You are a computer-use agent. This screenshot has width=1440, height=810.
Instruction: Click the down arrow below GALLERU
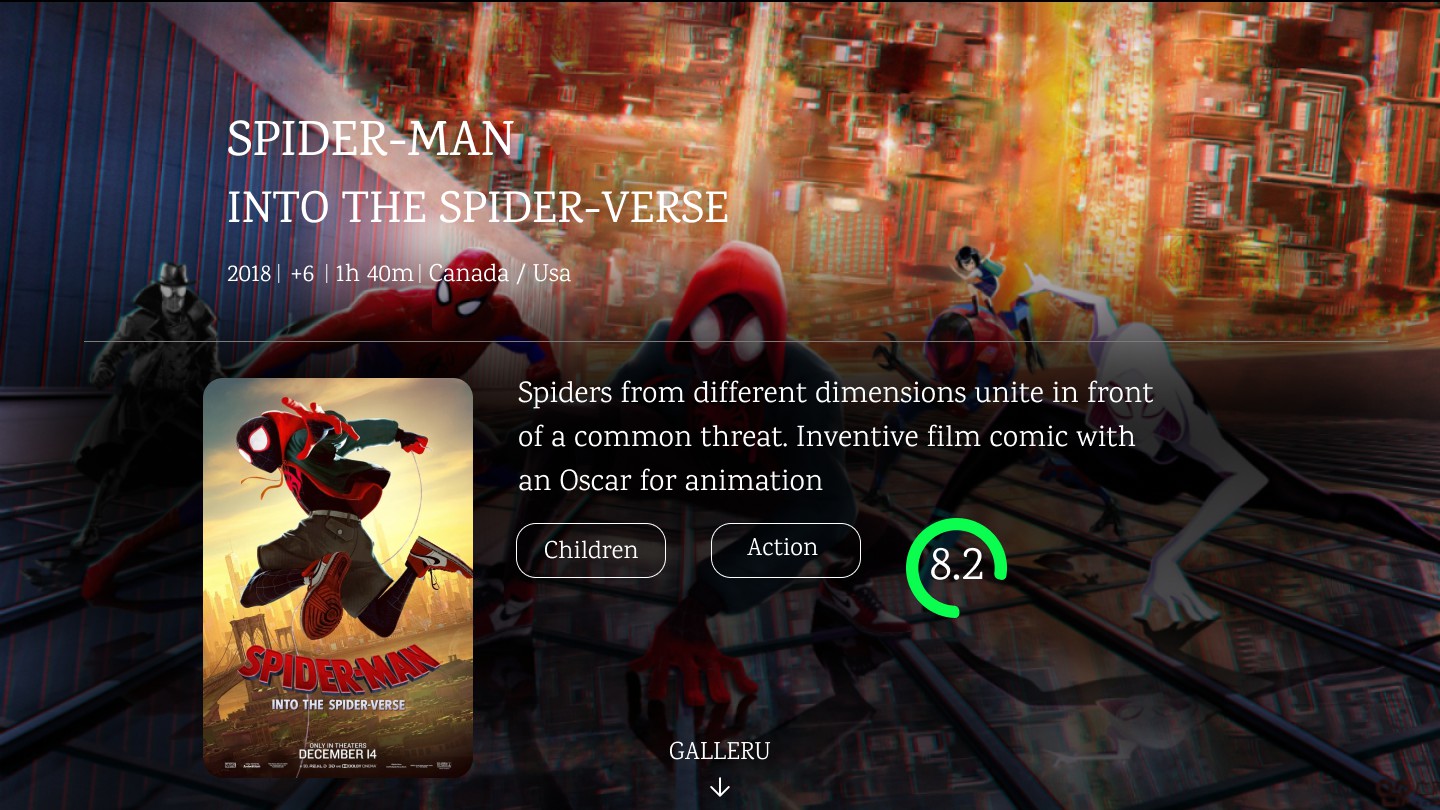719,788
